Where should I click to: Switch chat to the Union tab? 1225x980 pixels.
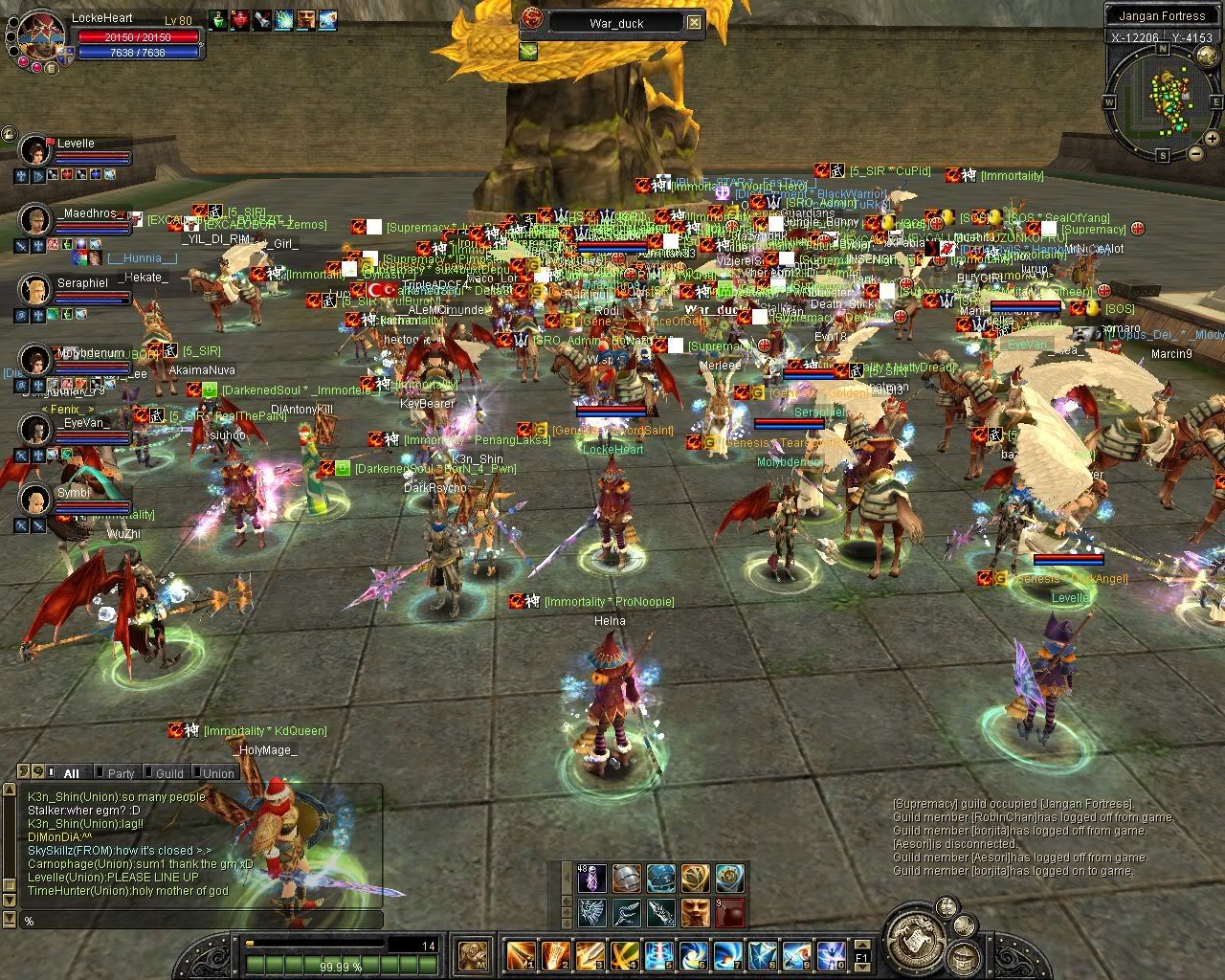tap(218, 773)
